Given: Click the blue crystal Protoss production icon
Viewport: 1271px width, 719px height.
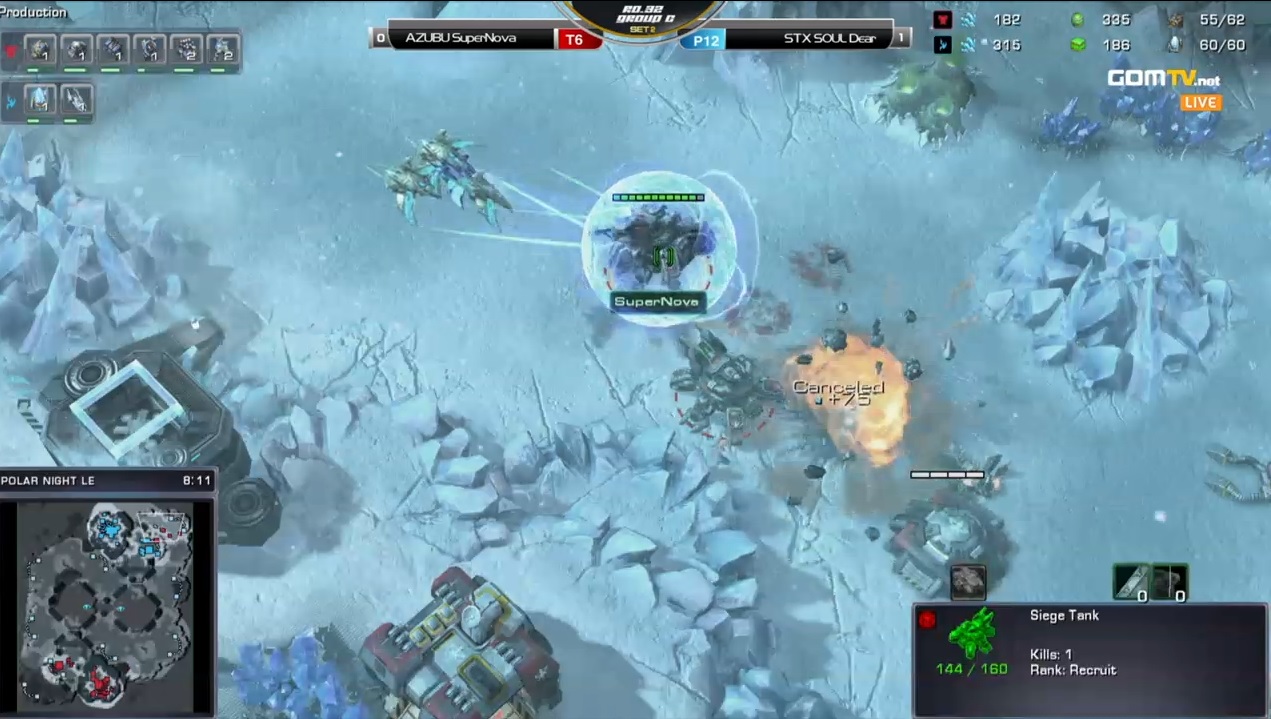Looking at the screenshot, I should [x=40, y=99].
